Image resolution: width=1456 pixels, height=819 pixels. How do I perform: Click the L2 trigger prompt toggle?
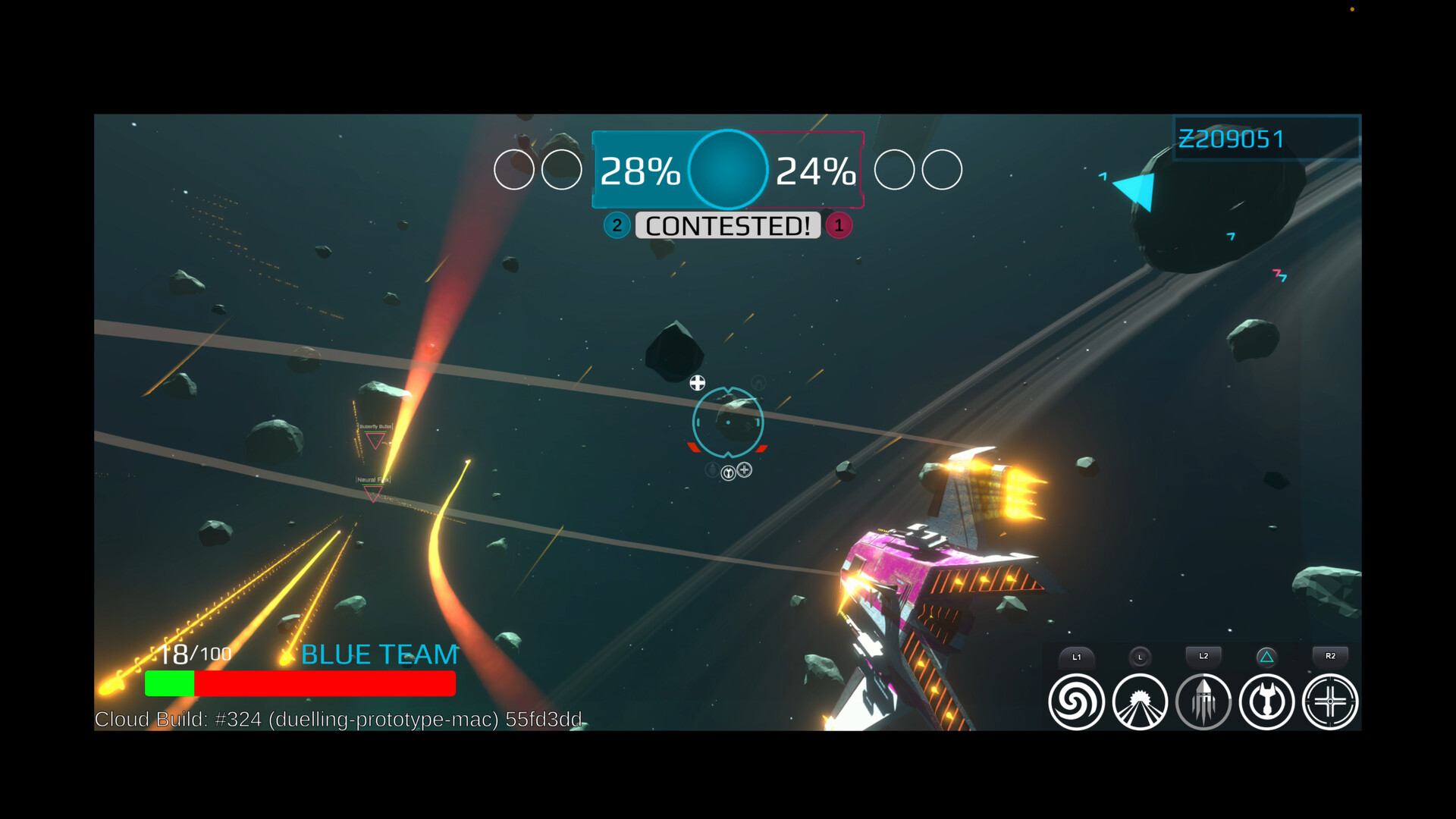[1203, 657]
